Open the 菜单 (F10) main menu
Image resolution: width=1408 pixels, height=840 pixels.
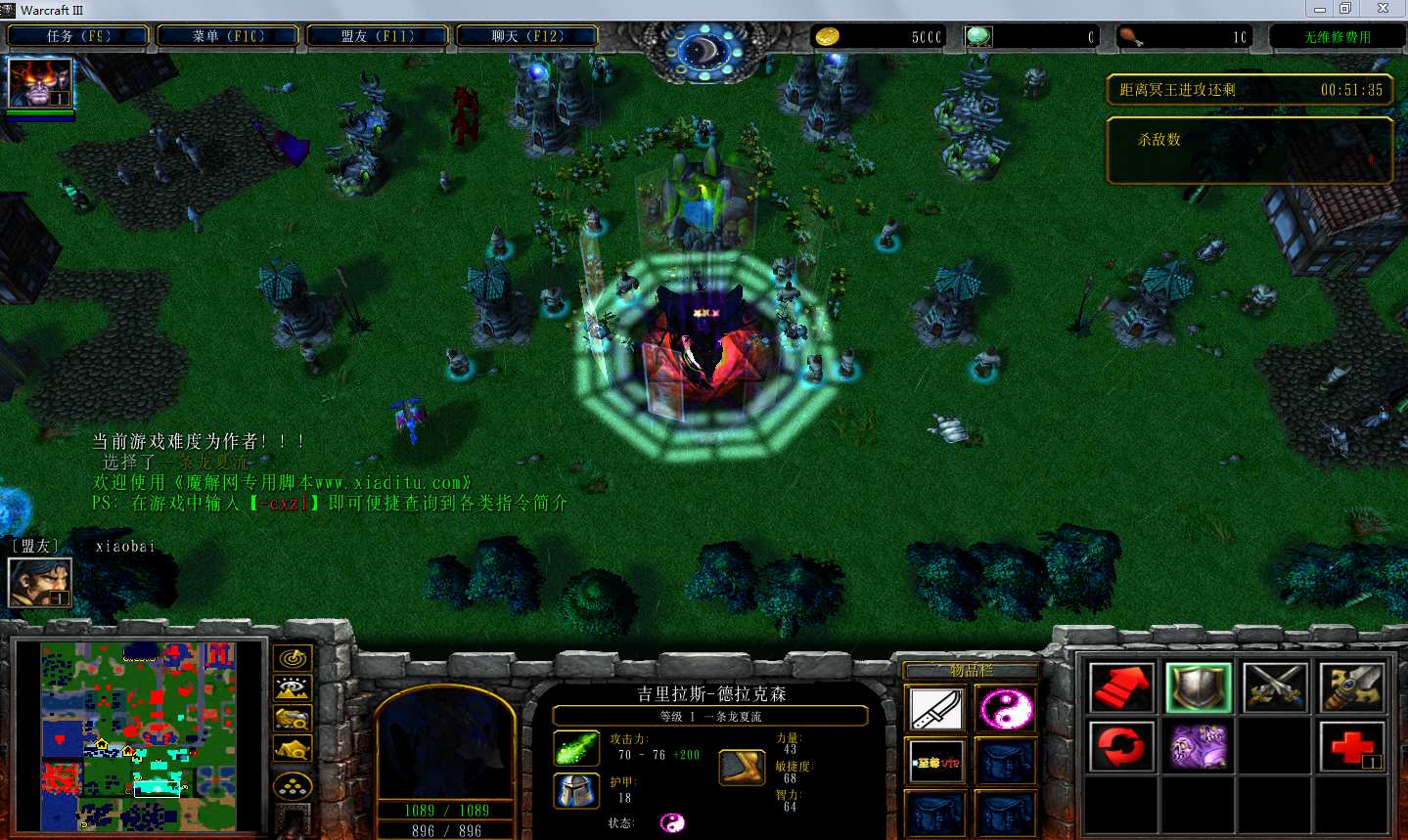[x=228, y=36]
